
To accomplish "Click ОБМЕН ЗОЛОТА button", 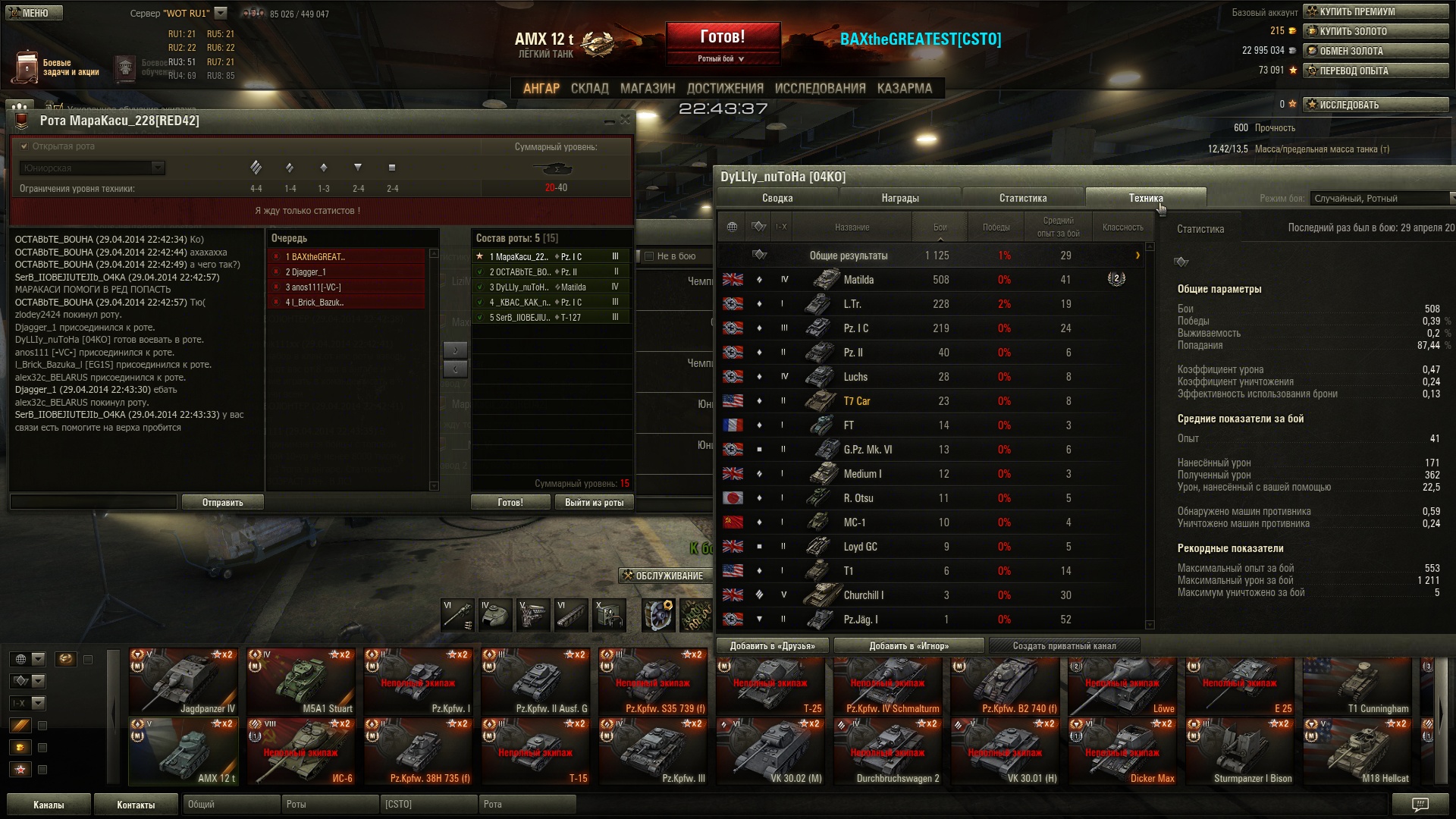I will point(1375,51).
